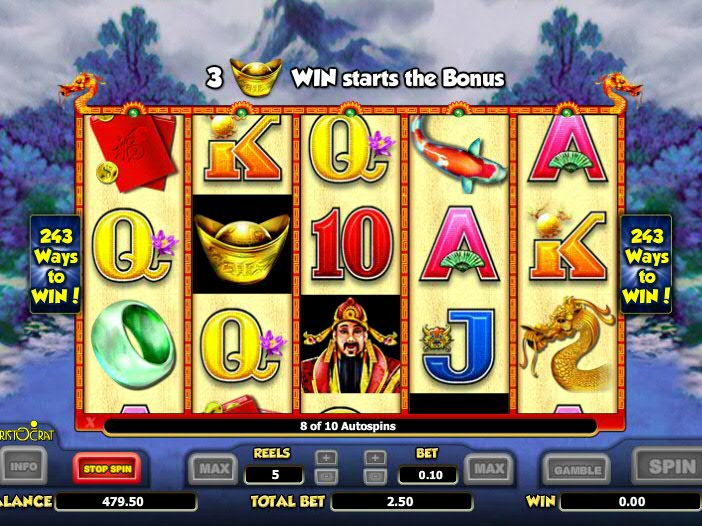
Task: Decrease the number of reels
Action: click(326, 476)
